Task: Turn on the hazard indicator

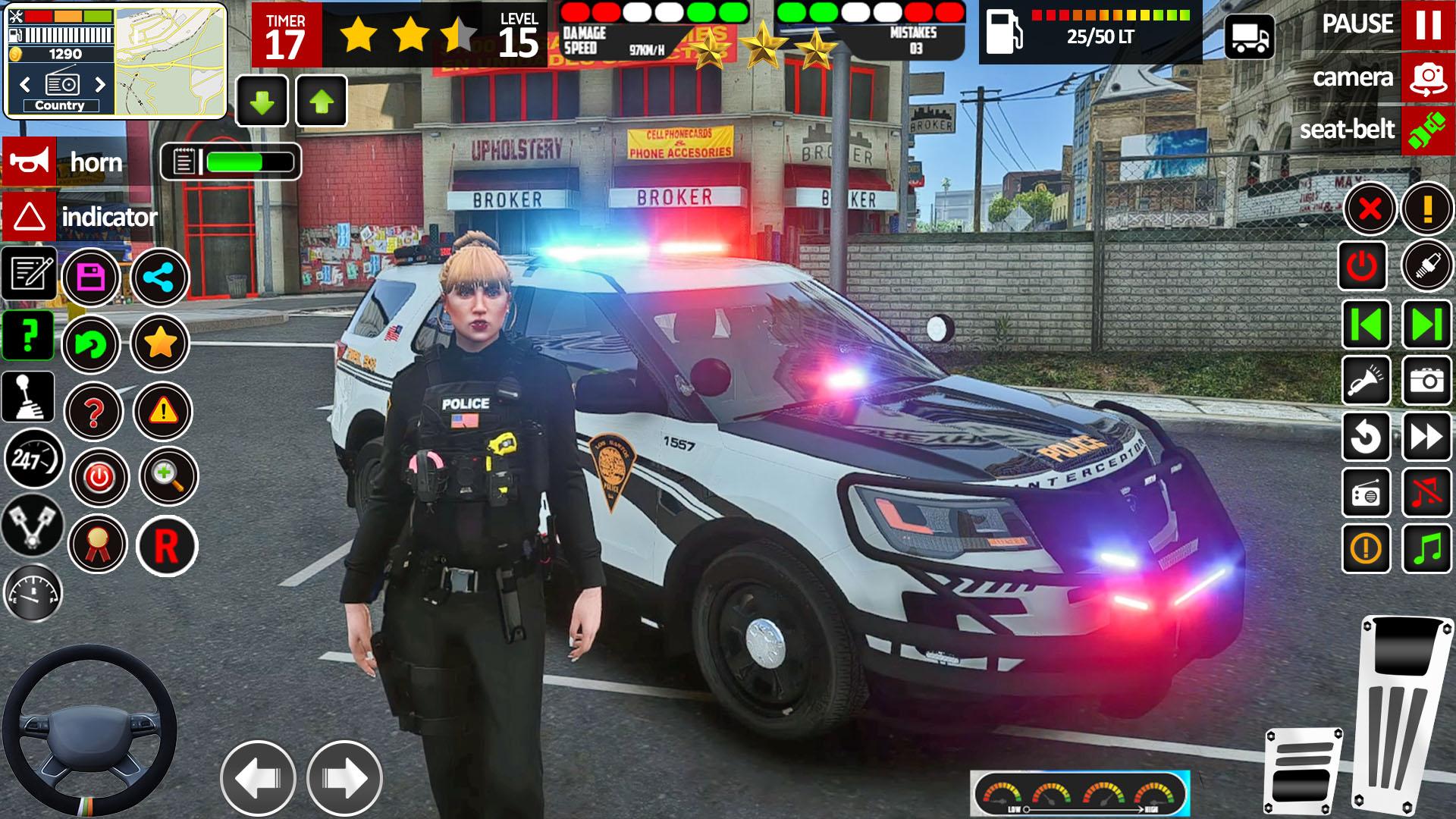Action: (x=30, y=217)
